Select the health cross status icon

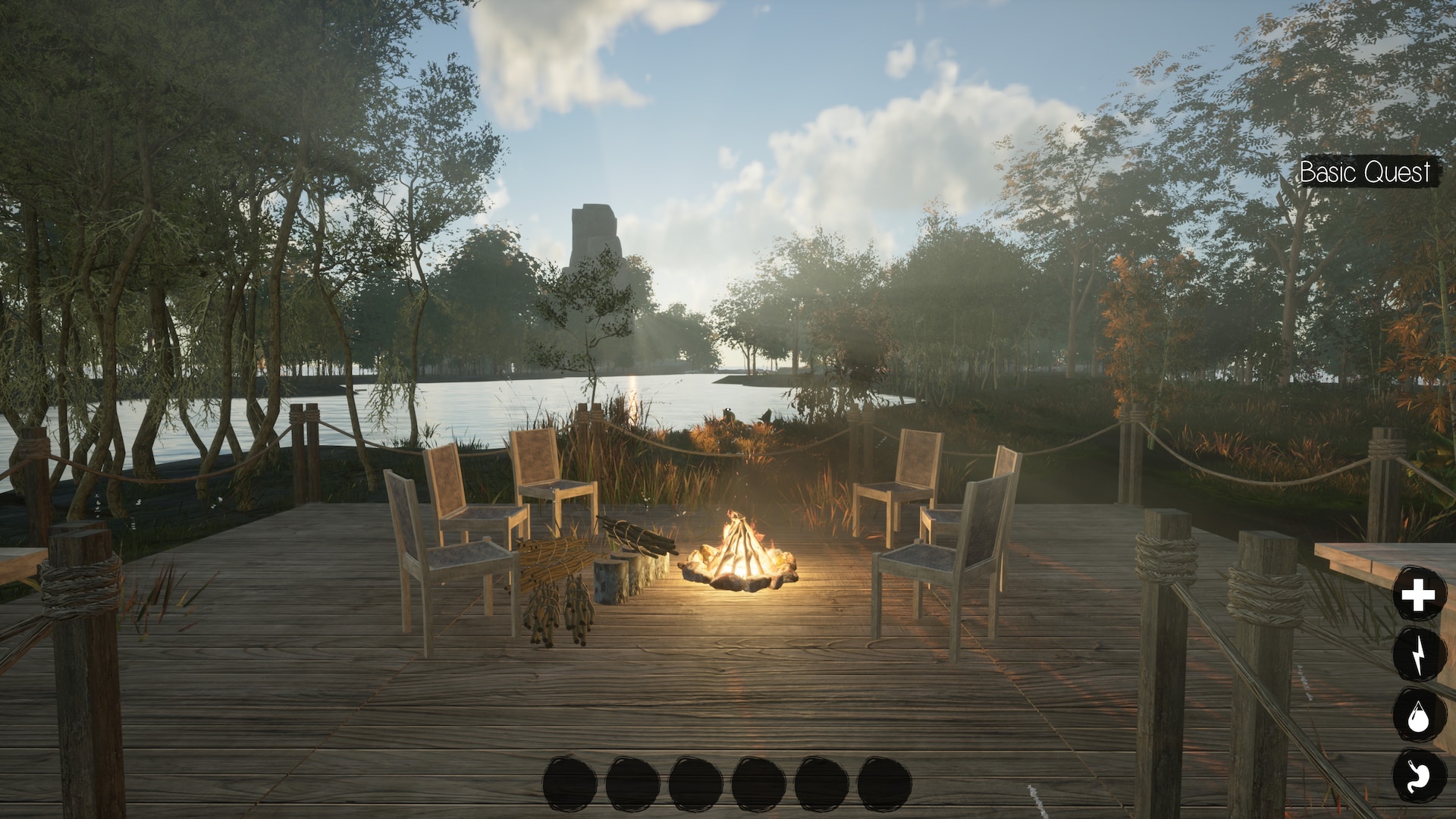pos(1418,595)
